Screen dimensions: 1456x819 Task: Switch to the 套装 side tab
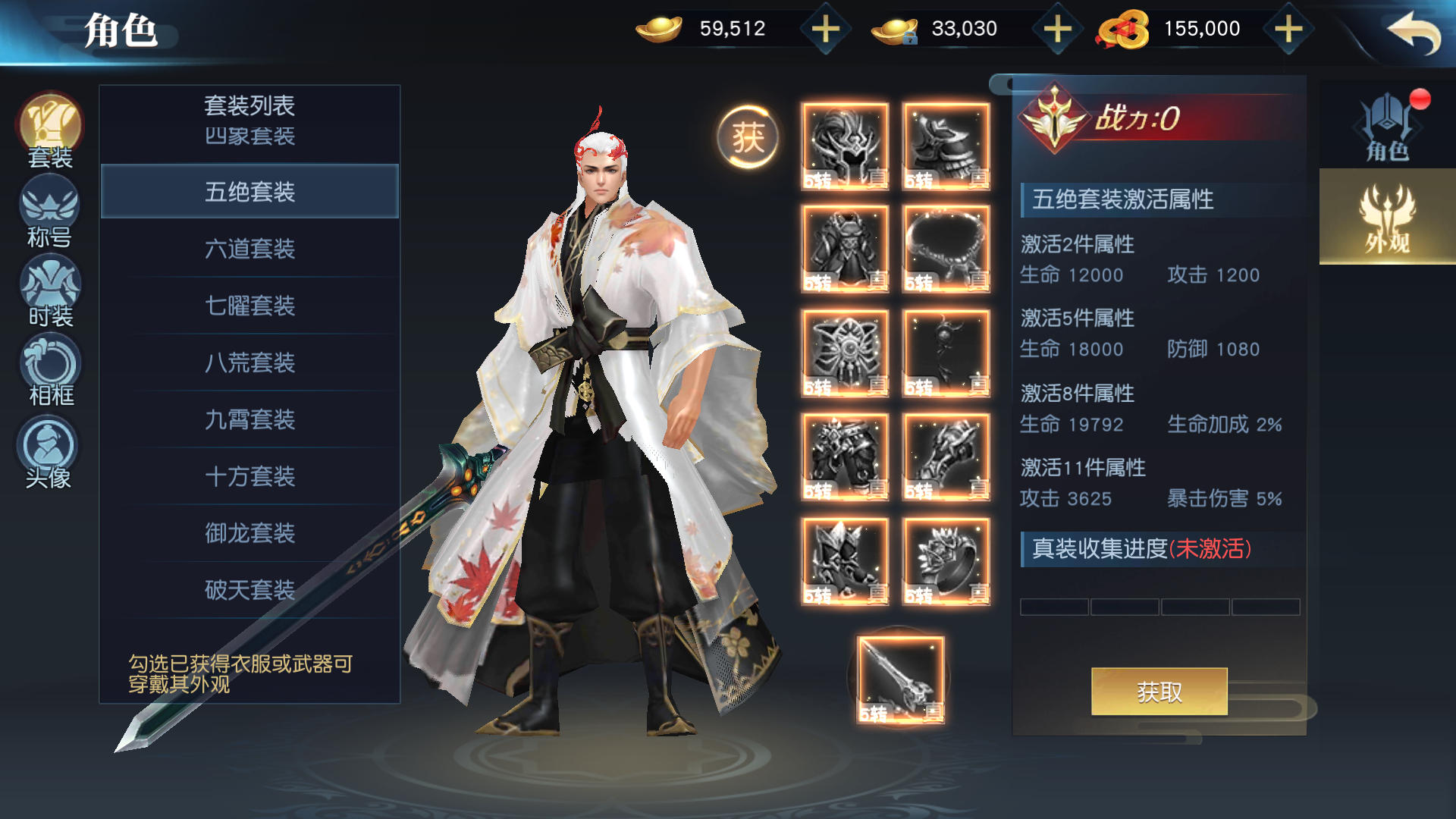(50, 130)
